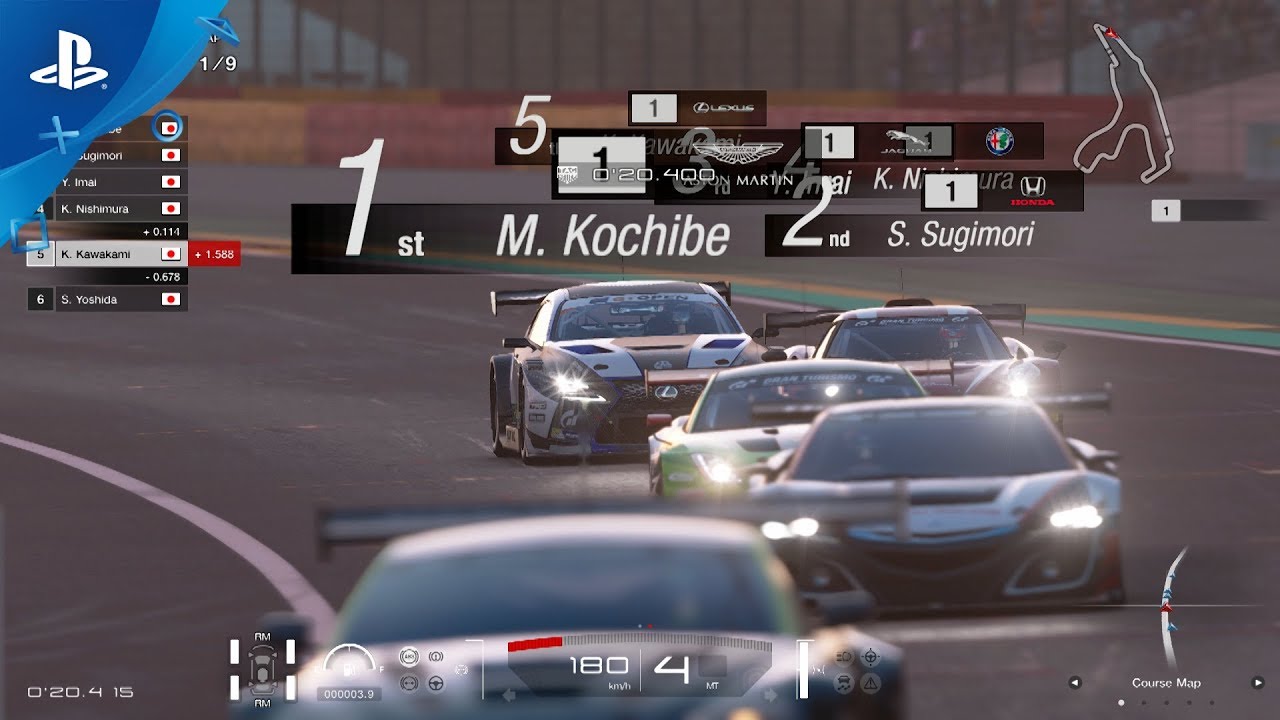The image size is (1280, 720).
Task: Click the zoomed course map strip
Action: point(1168,610)
